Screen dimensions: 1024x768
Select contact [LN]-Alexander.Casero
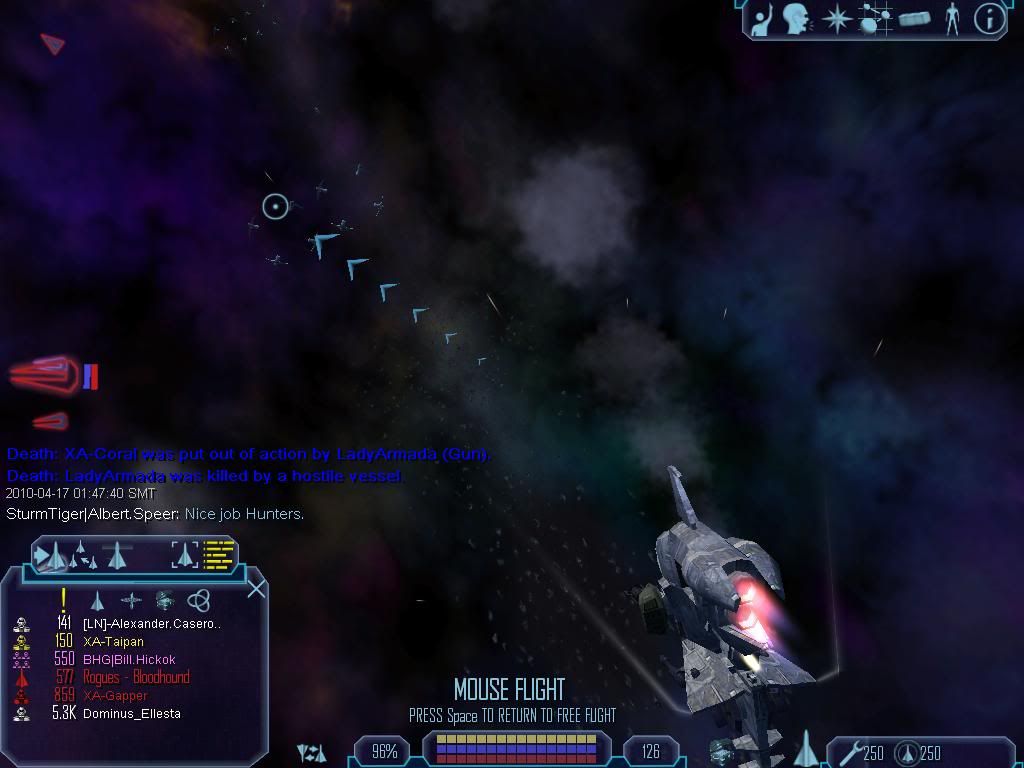coord(151,623)
